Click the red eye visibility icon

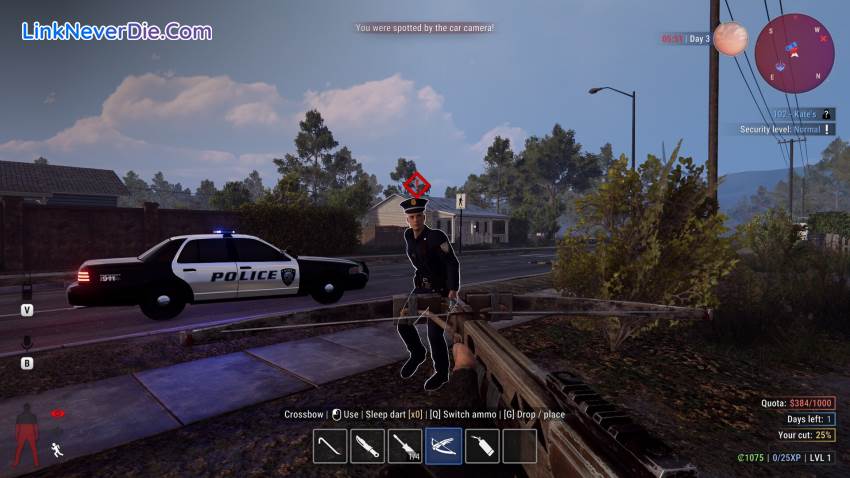(x=58, y=413)
